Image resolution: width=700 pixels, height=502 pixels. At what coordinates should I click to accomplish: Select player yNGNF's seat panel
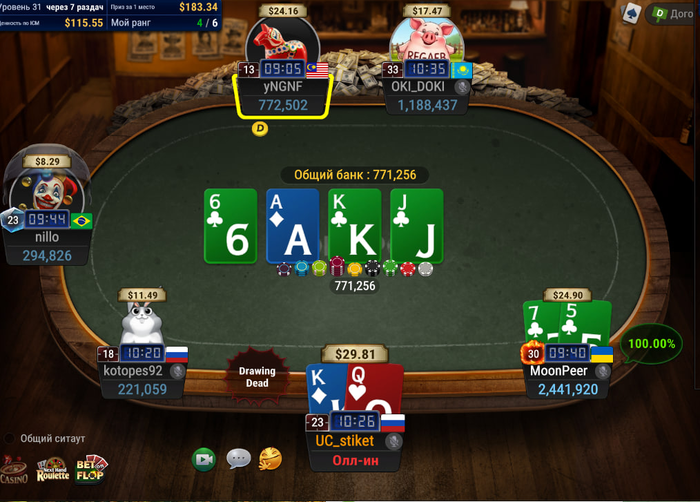click(x=283, y=95)
